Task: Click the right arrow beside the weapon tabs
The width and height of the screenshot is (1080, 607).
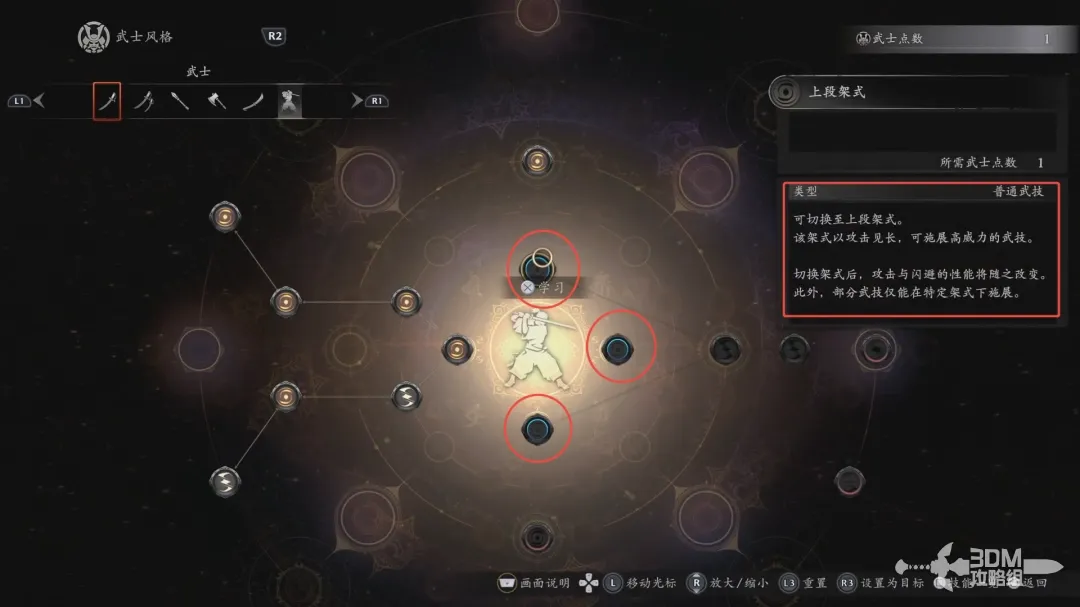Action: point(356,101)
